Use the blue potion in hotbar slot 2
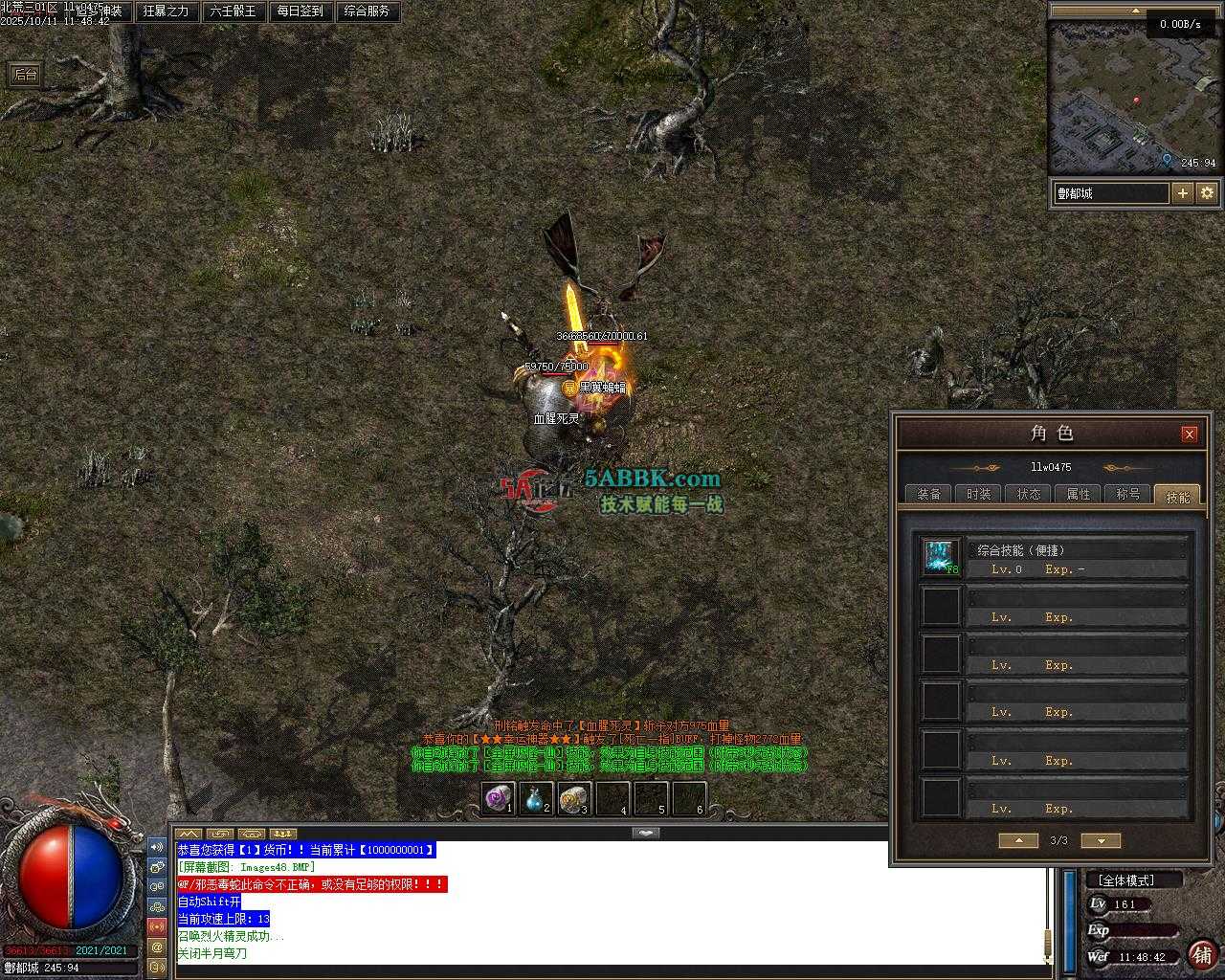Screen dimensions: 1225x980 point(536,798)
